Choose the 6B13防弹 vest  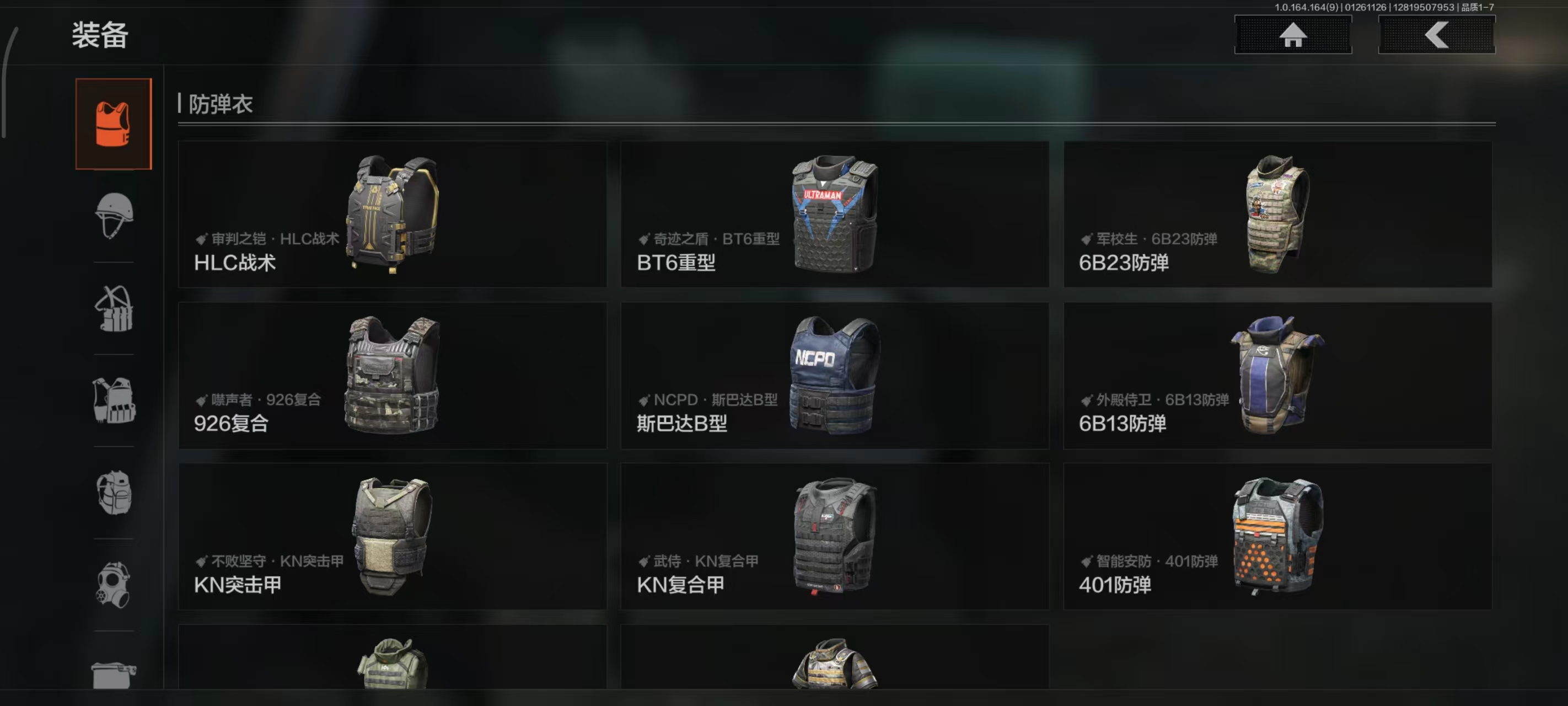coord(1276,376)
